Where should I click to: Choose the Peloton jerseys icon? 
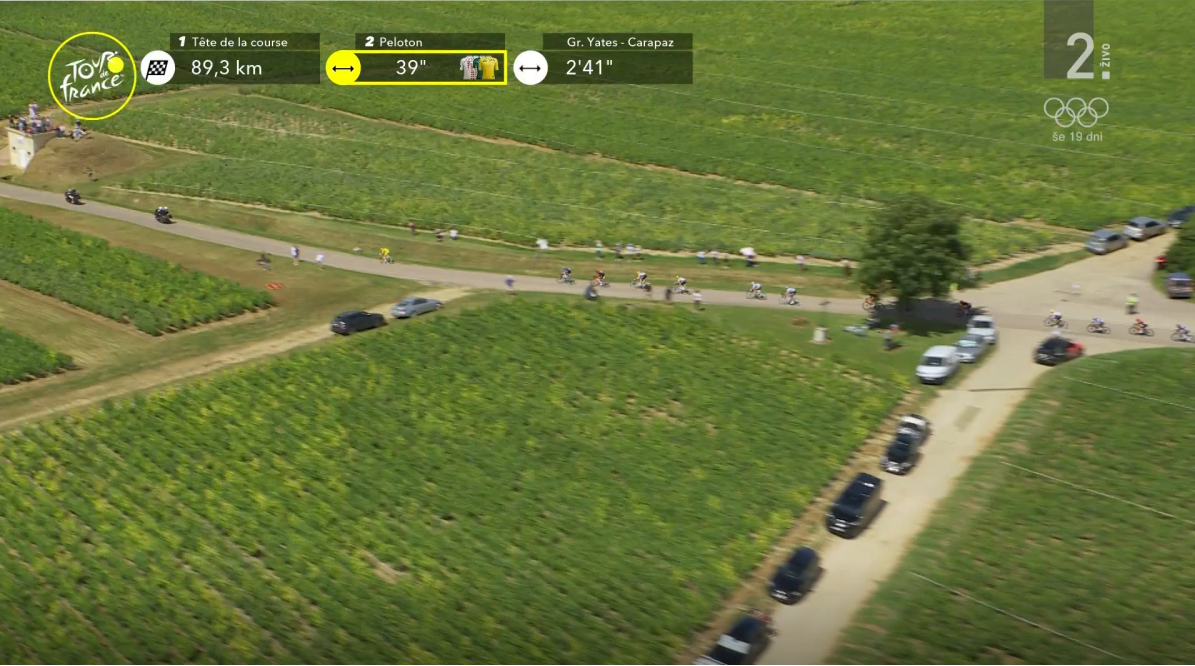479,68
